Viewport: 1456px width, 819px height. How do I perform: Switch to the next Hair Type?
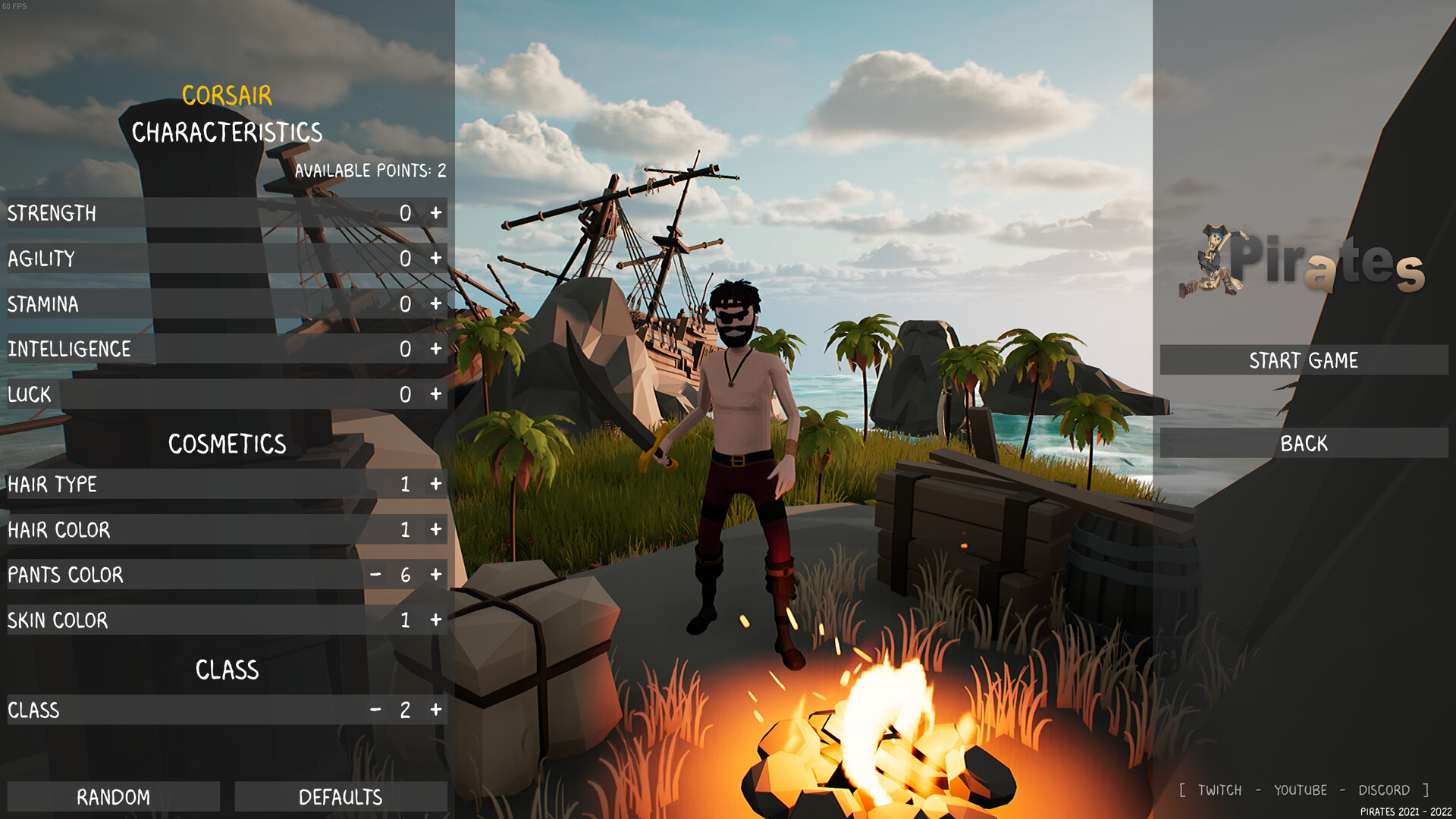[436, 485]
